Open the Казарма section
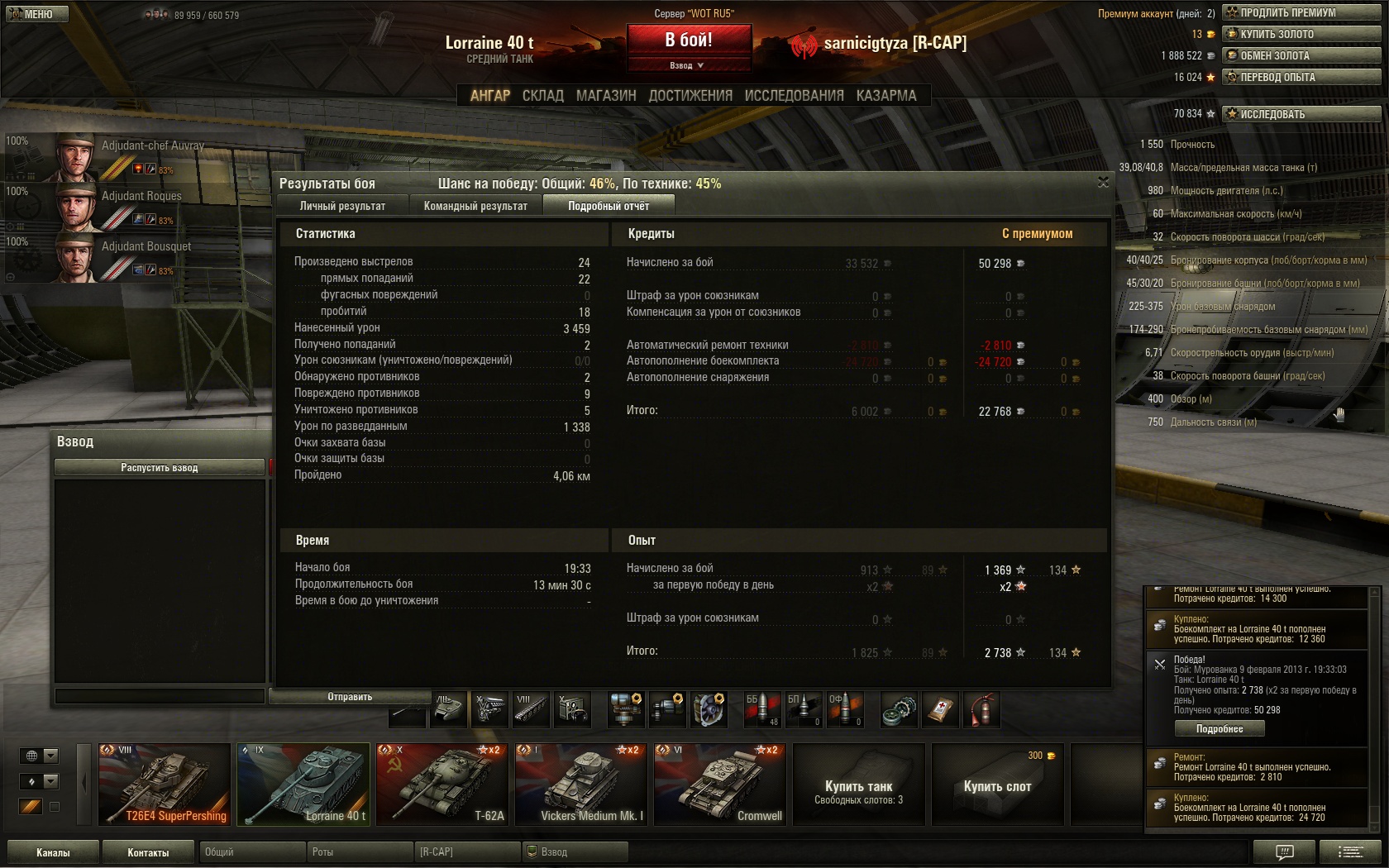Screen dimensions: 1389x868 (x=886, y=96)
